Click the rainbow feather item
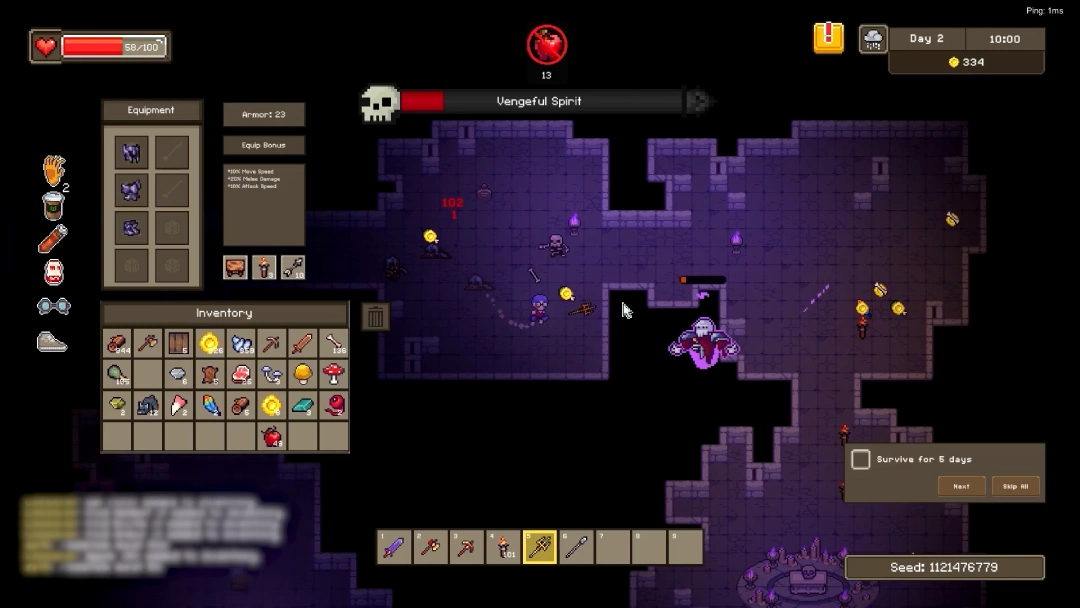 210,406
